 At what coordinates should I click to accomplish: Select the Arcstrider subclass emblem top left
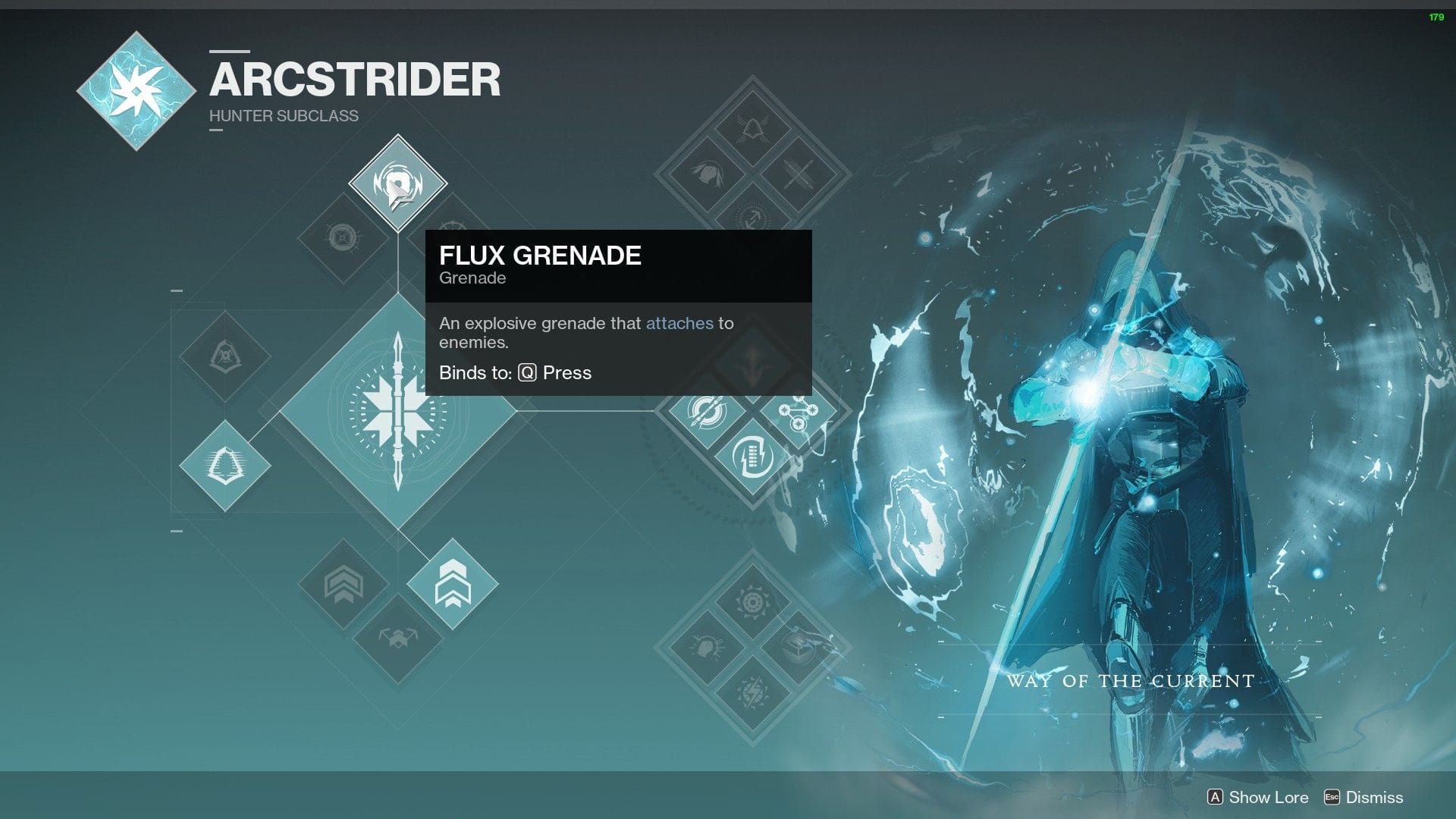click(136, 91)
